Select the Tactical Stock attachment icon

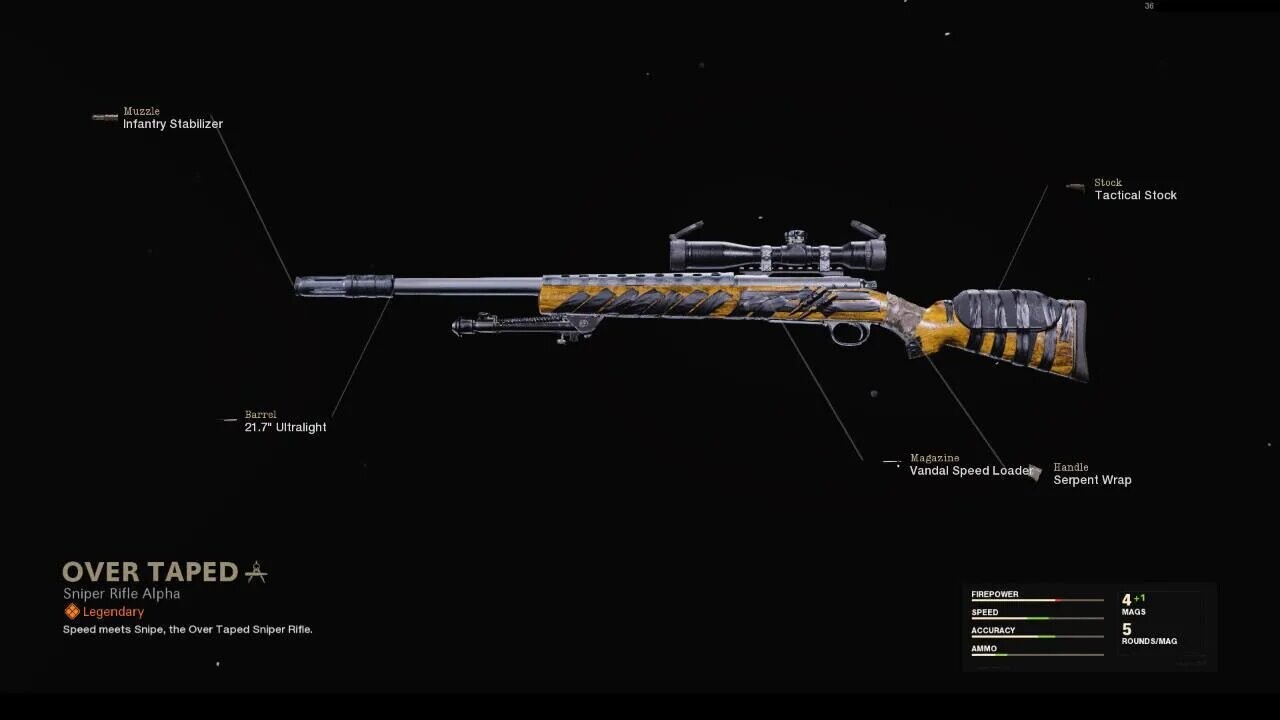1075,188
